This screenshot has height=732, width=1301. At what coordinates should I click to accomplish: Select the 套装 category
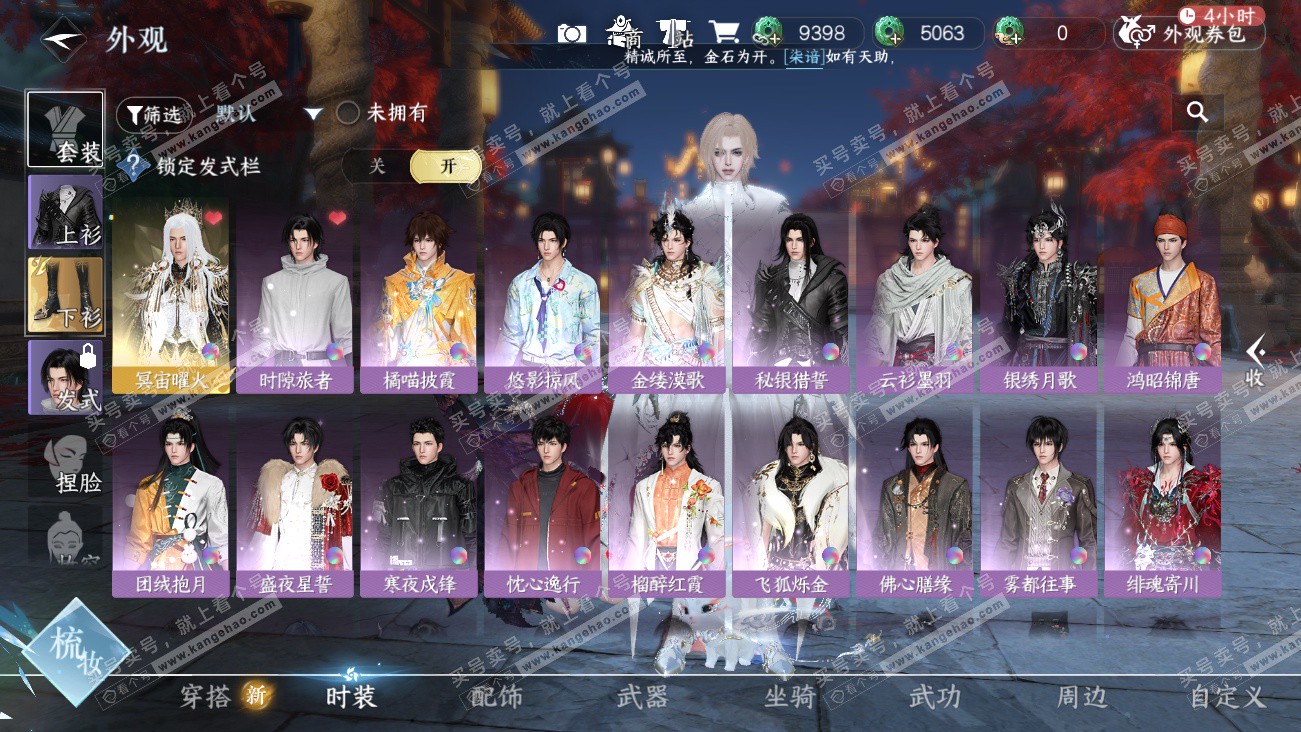[65, 130]
